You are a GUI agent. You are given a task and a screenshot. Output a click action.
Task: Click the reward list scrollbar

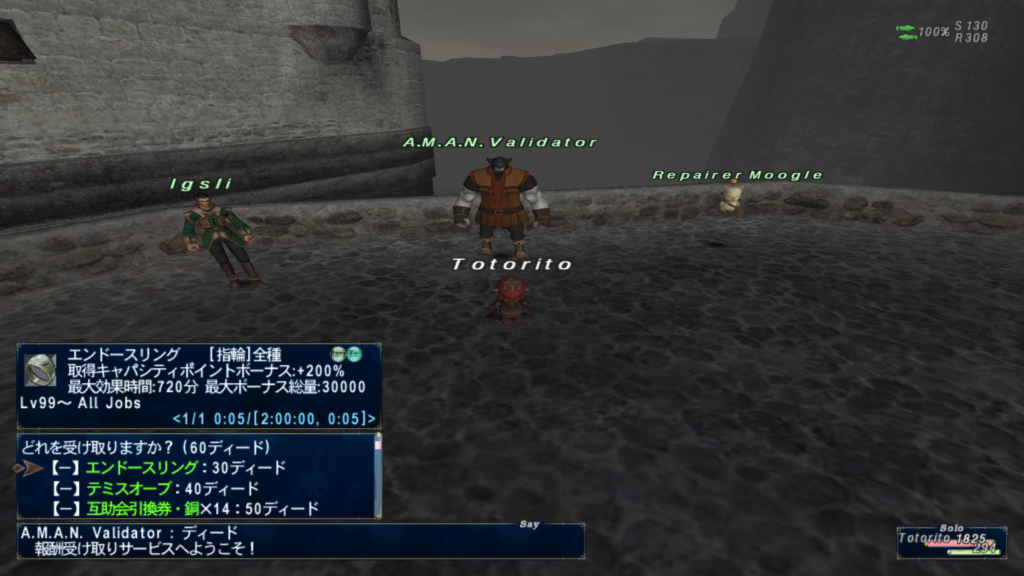377,475
